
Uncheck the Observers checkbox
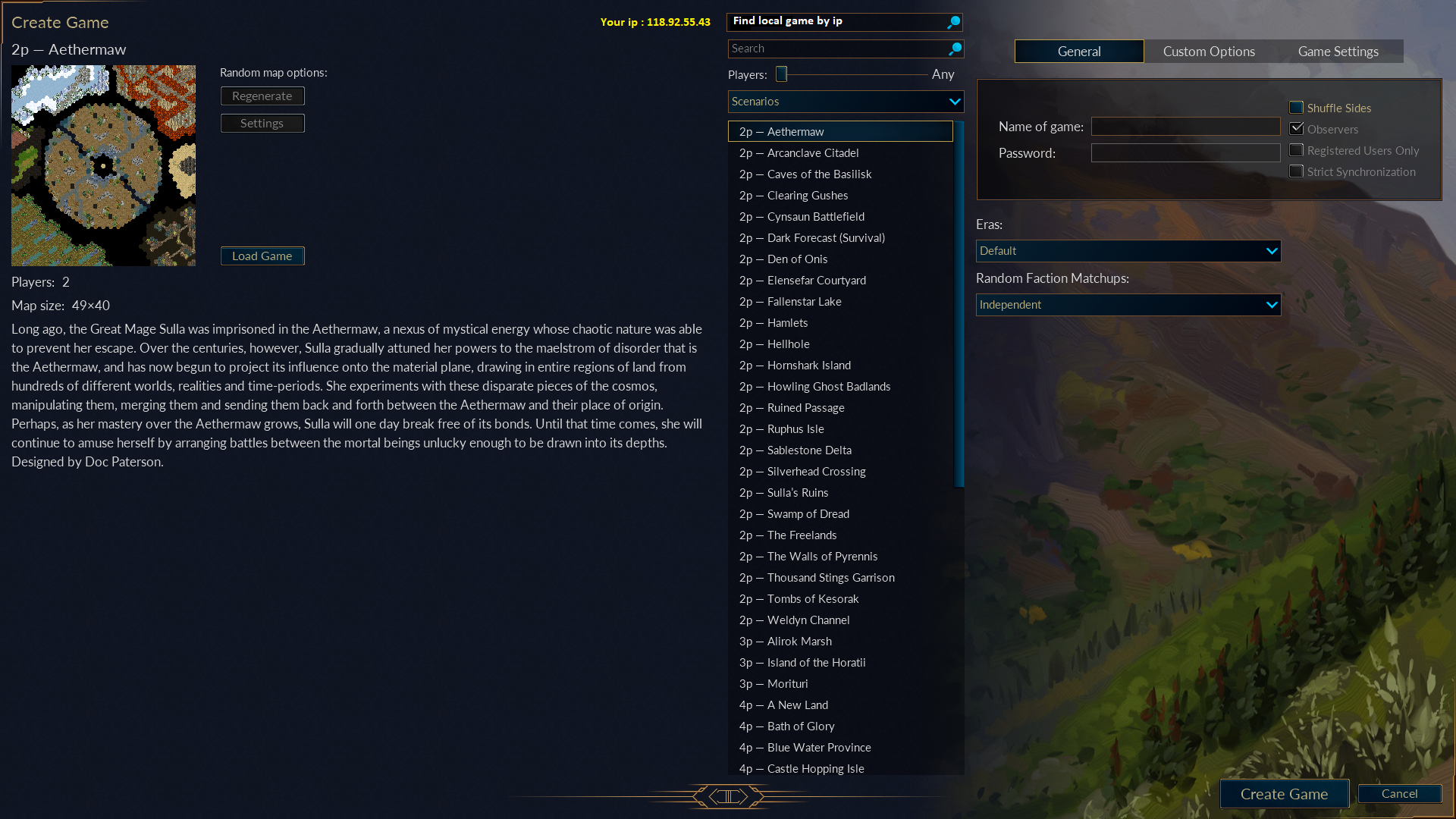pyautogui.click(x=1297, y=129)
